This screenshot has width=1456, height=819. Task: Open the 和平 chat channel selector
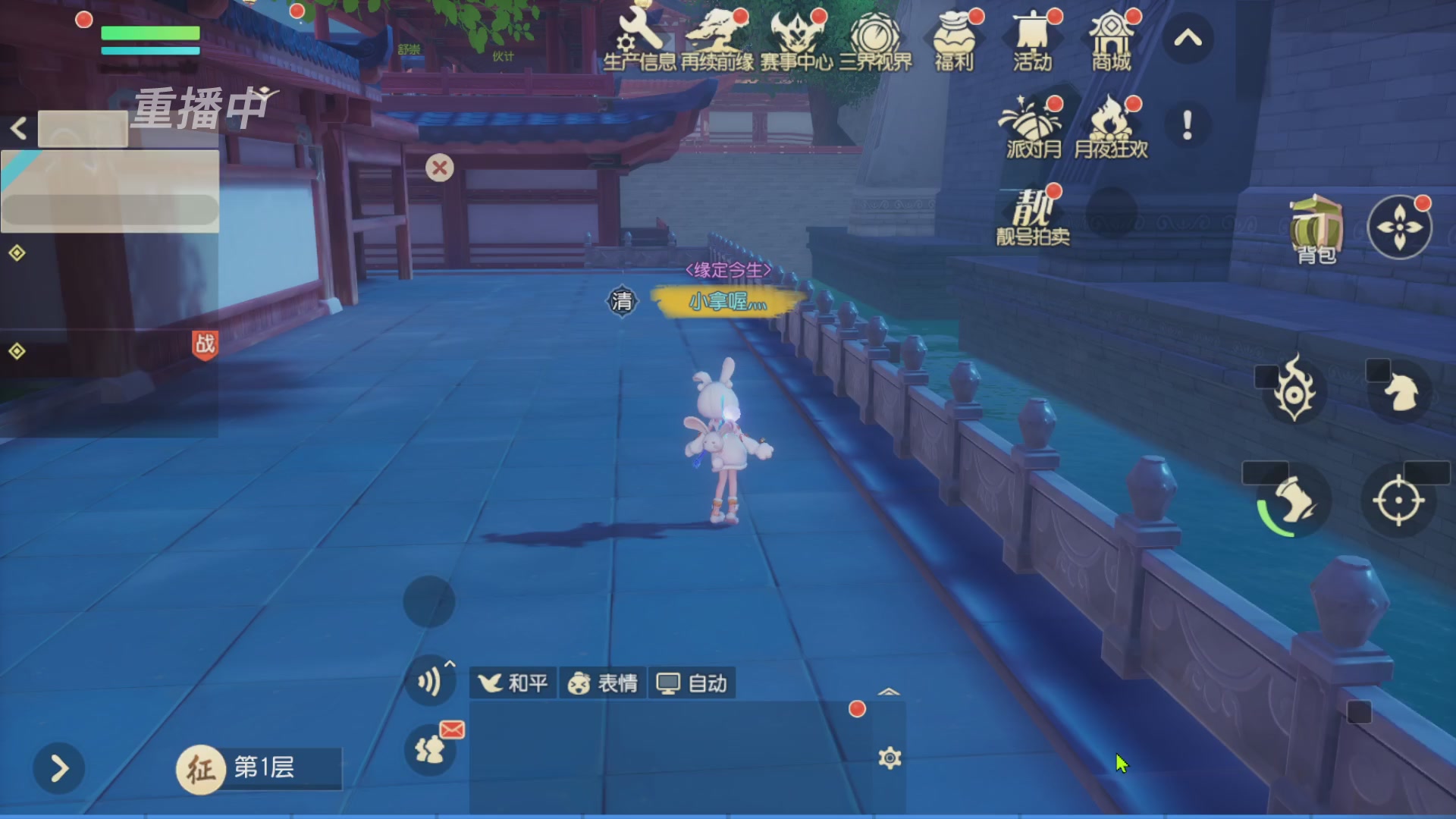click(x=513, y=682)
